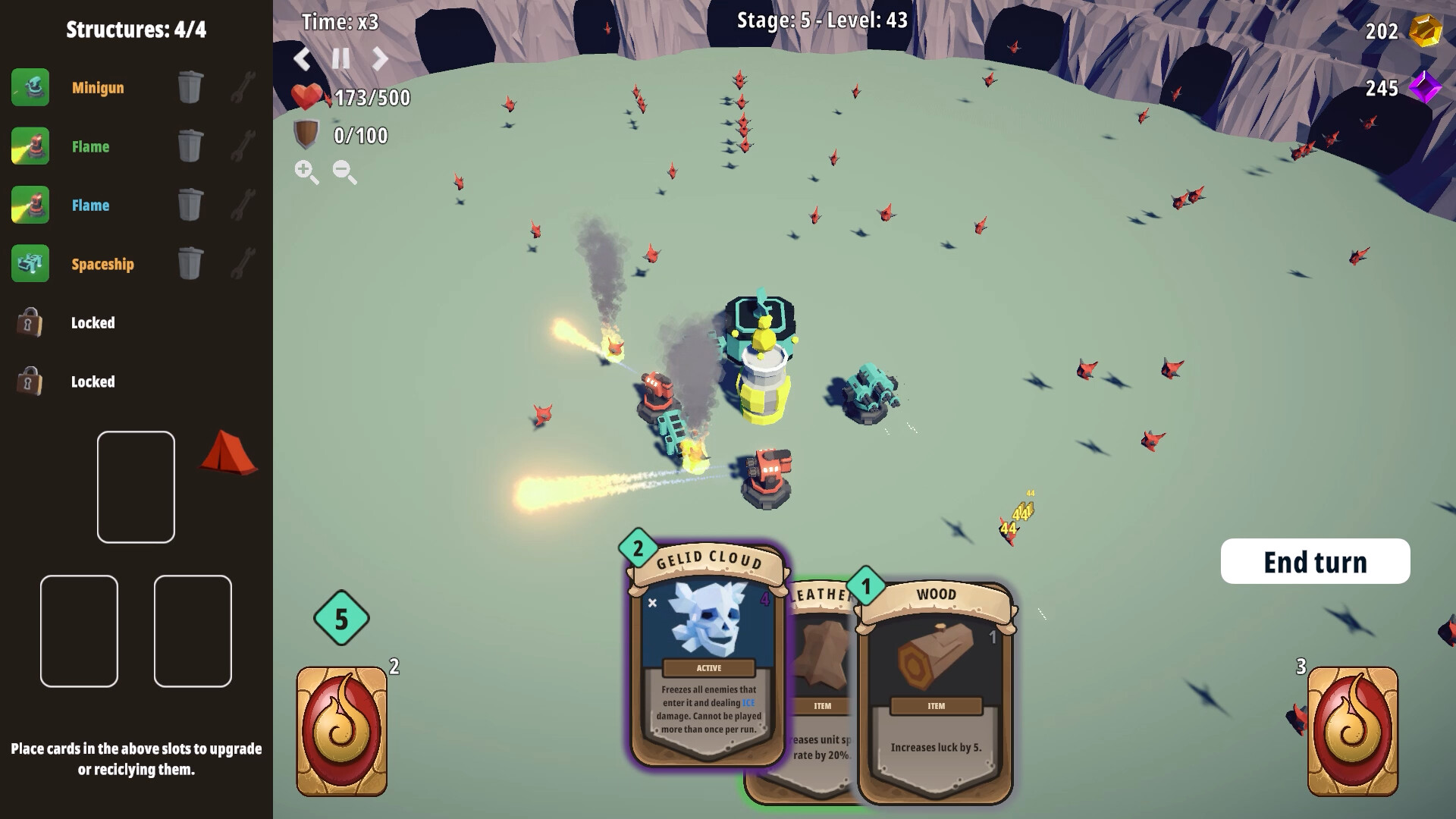This screenshot has width=1456, height=819.
Task: Select the Spaceship structure icon
Action: [30, 264]
